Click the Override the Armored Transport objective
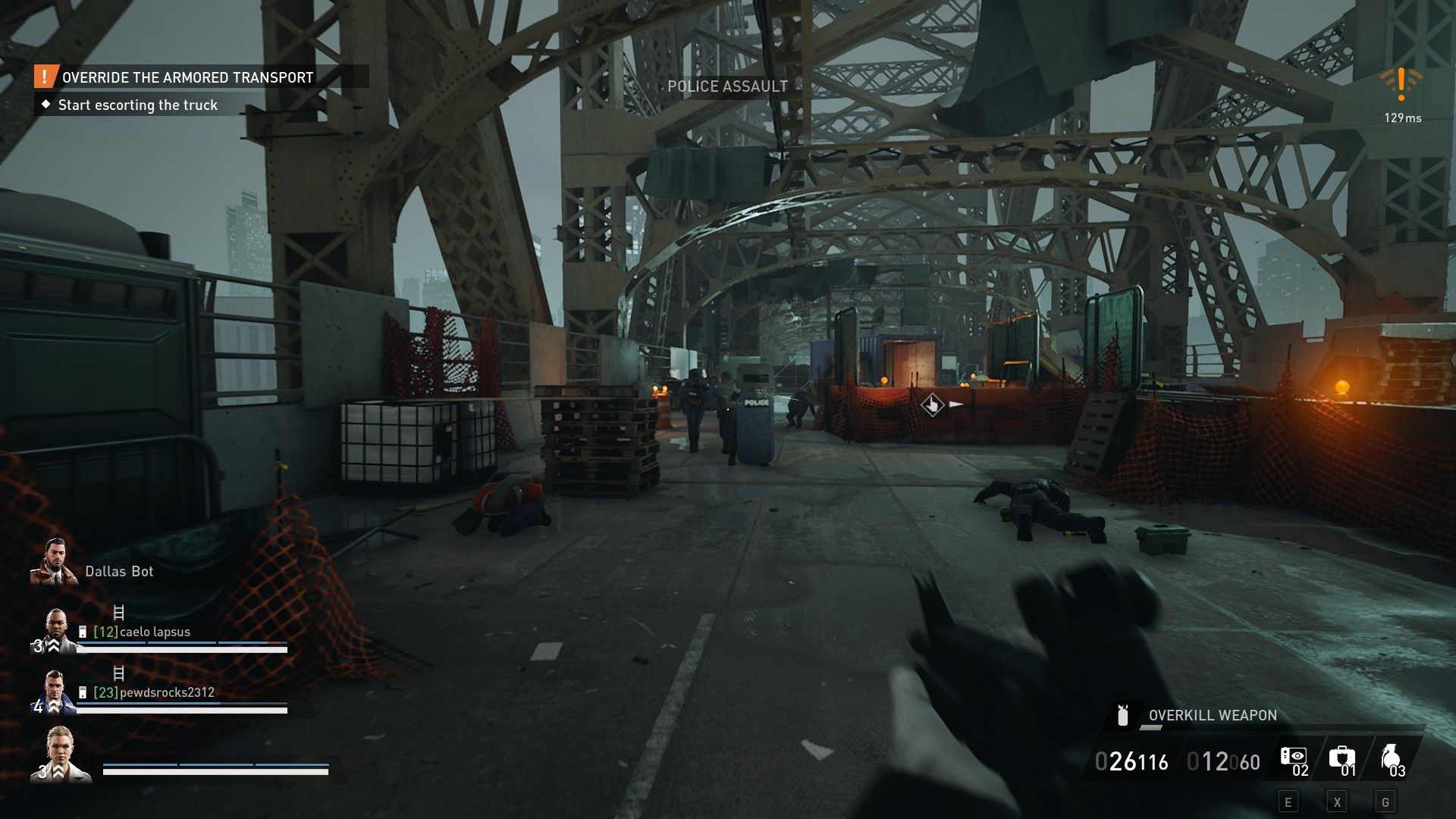This screenshot has height=819, width=1456. (x=187, y=77)
